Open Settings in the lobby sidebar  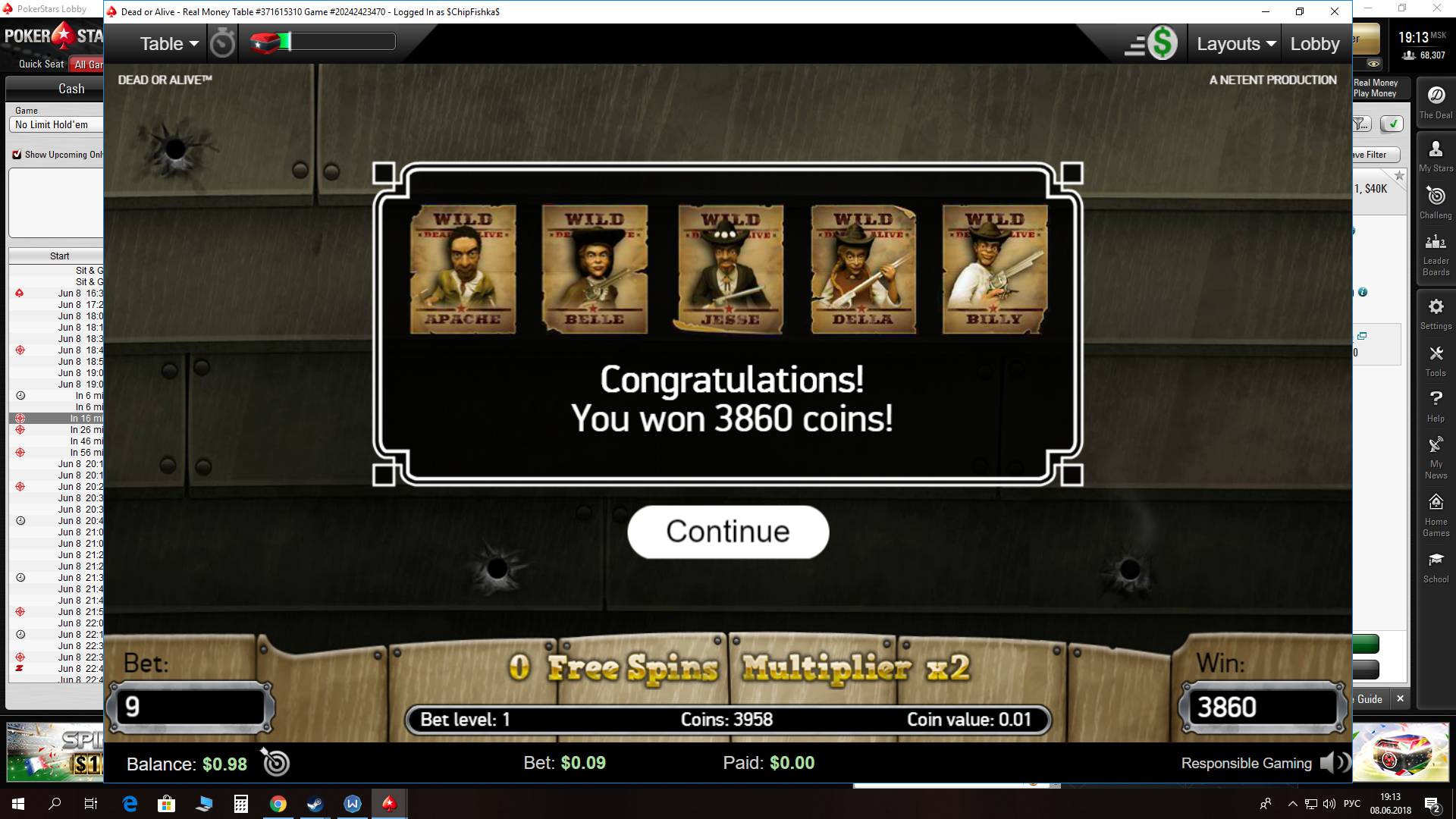tap(1436, 314)
